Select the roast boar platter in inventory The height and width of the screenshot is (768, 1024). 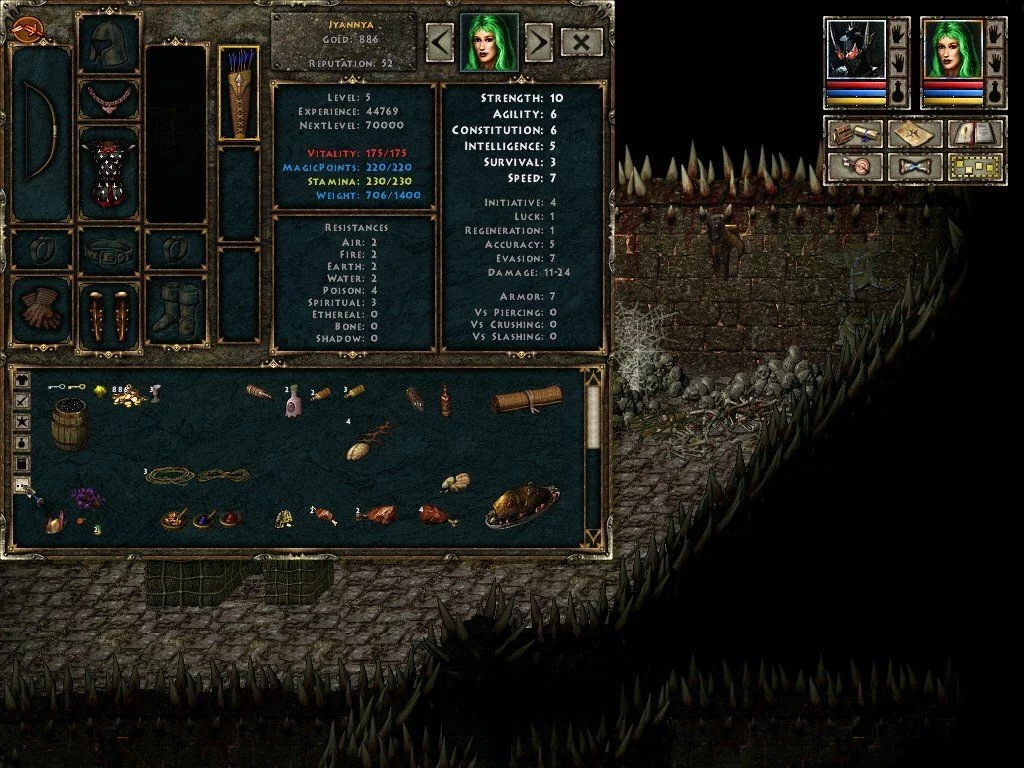coord(521,505)
